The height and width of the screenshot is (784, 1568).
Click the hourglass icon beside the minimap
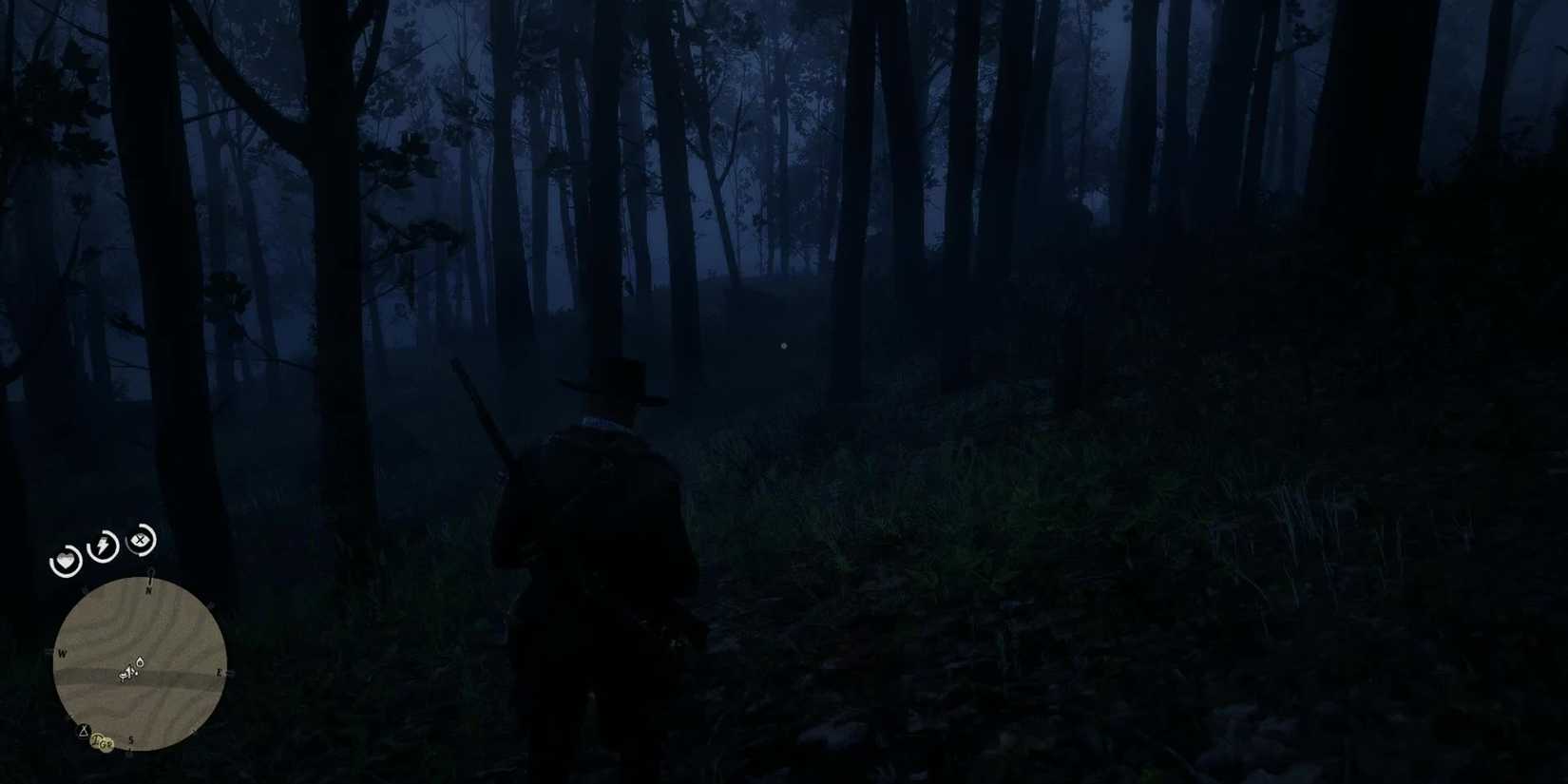pos(84,730)
